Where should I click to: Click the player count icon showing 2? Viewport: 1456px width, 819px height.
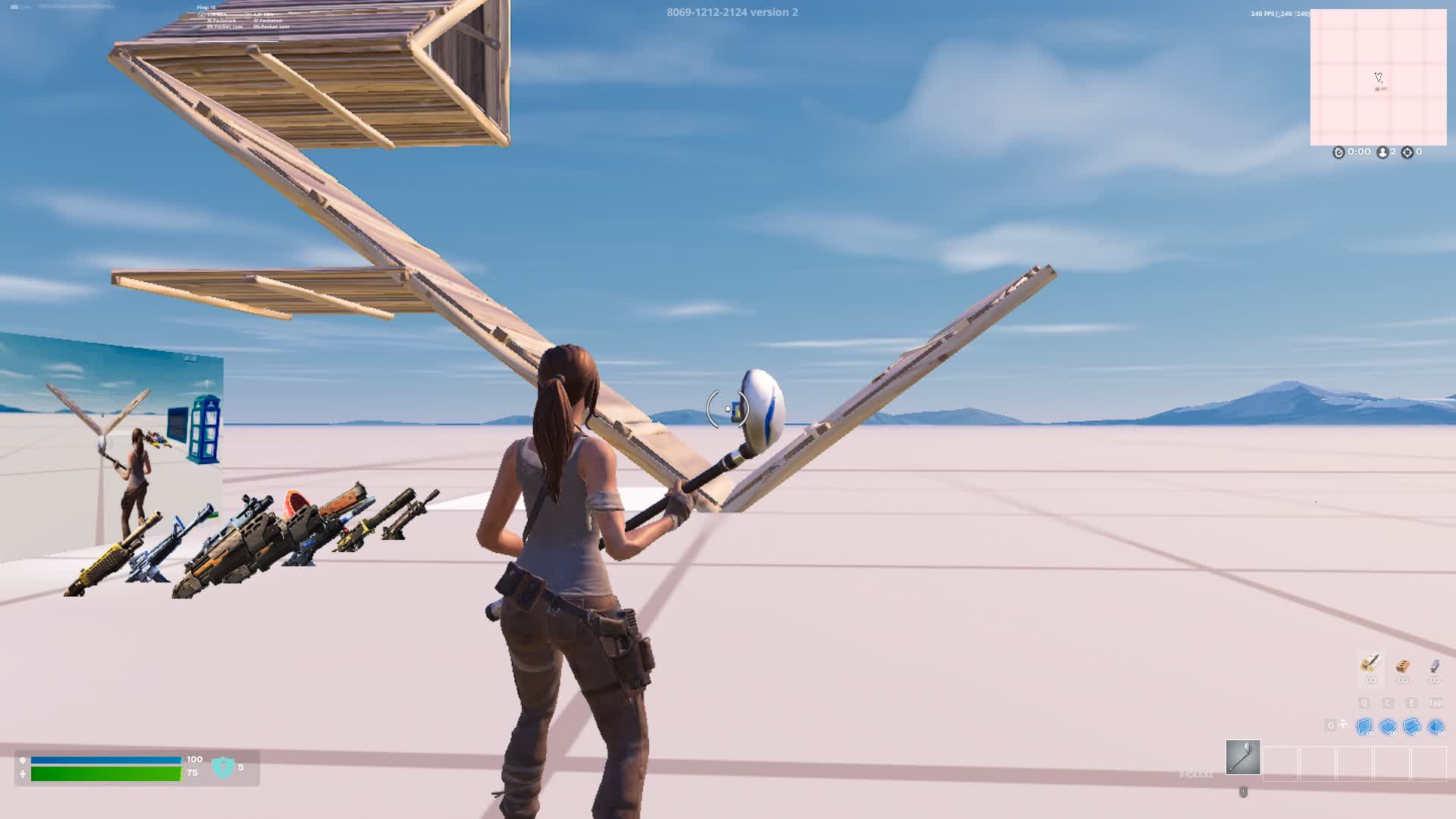1383,152
